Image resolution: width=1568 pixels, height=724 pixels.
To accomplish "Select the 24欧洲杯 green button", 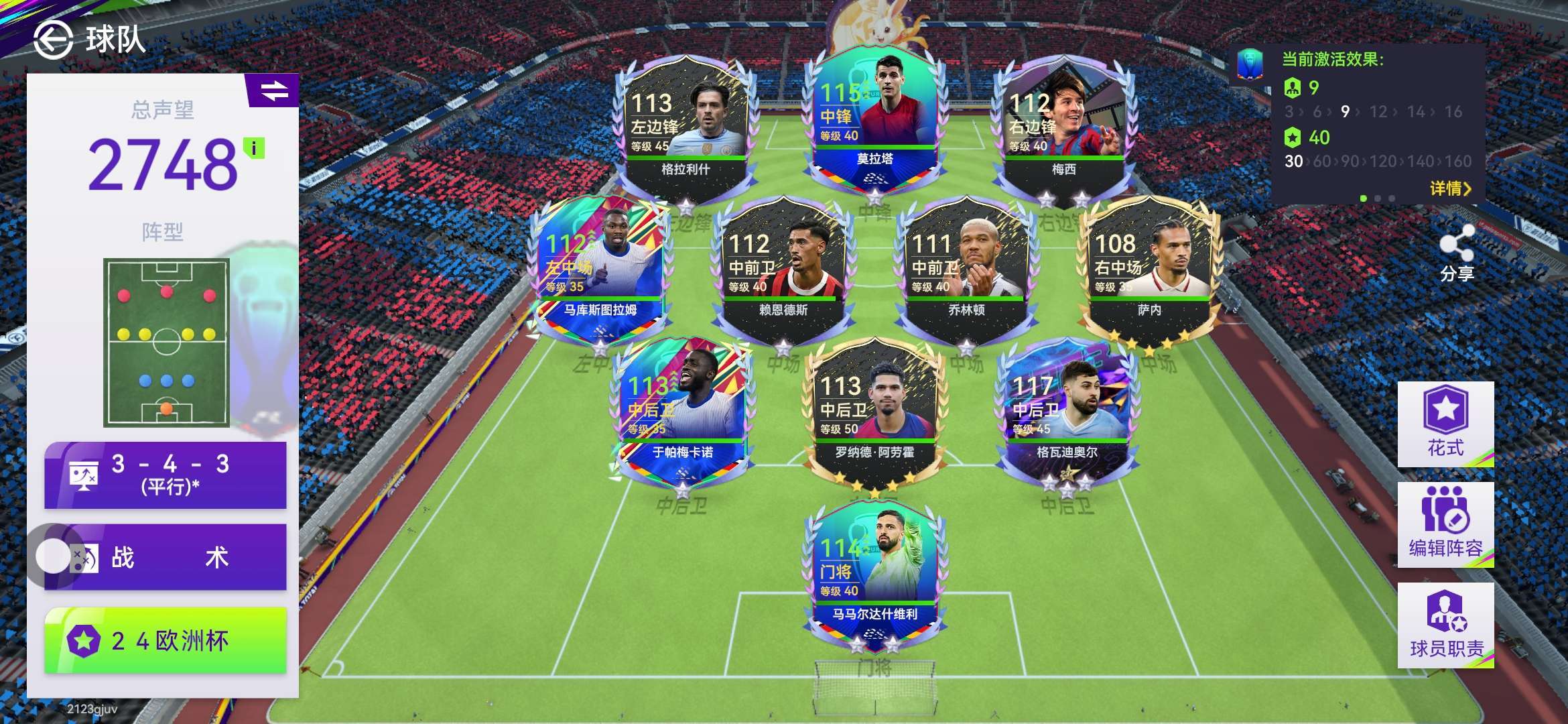I will [x=166, y=640].
